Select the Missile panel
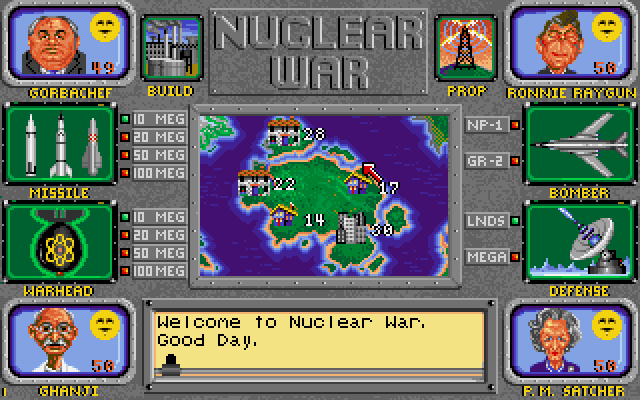 [60, 145]
